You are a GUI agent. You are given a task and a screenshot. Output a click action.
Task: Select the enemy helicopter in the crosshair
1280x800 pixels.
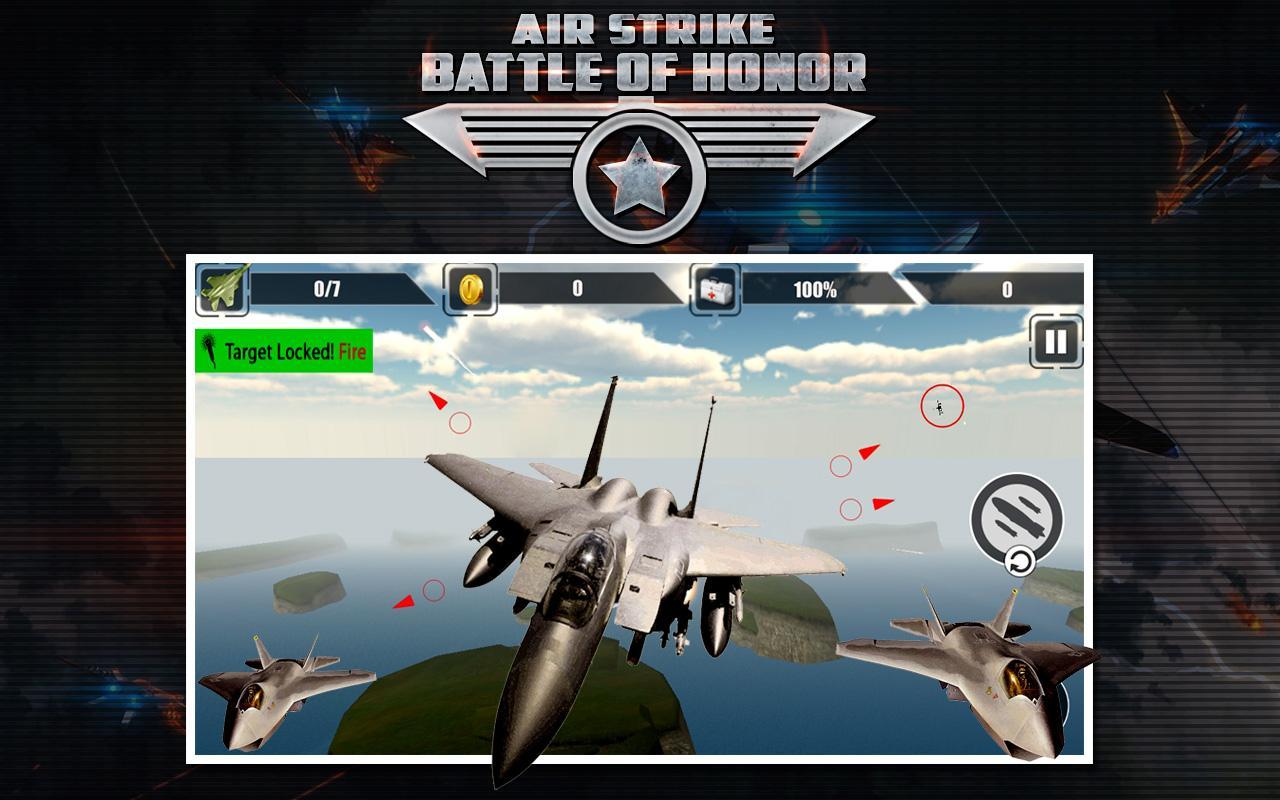tap(938, 406)
